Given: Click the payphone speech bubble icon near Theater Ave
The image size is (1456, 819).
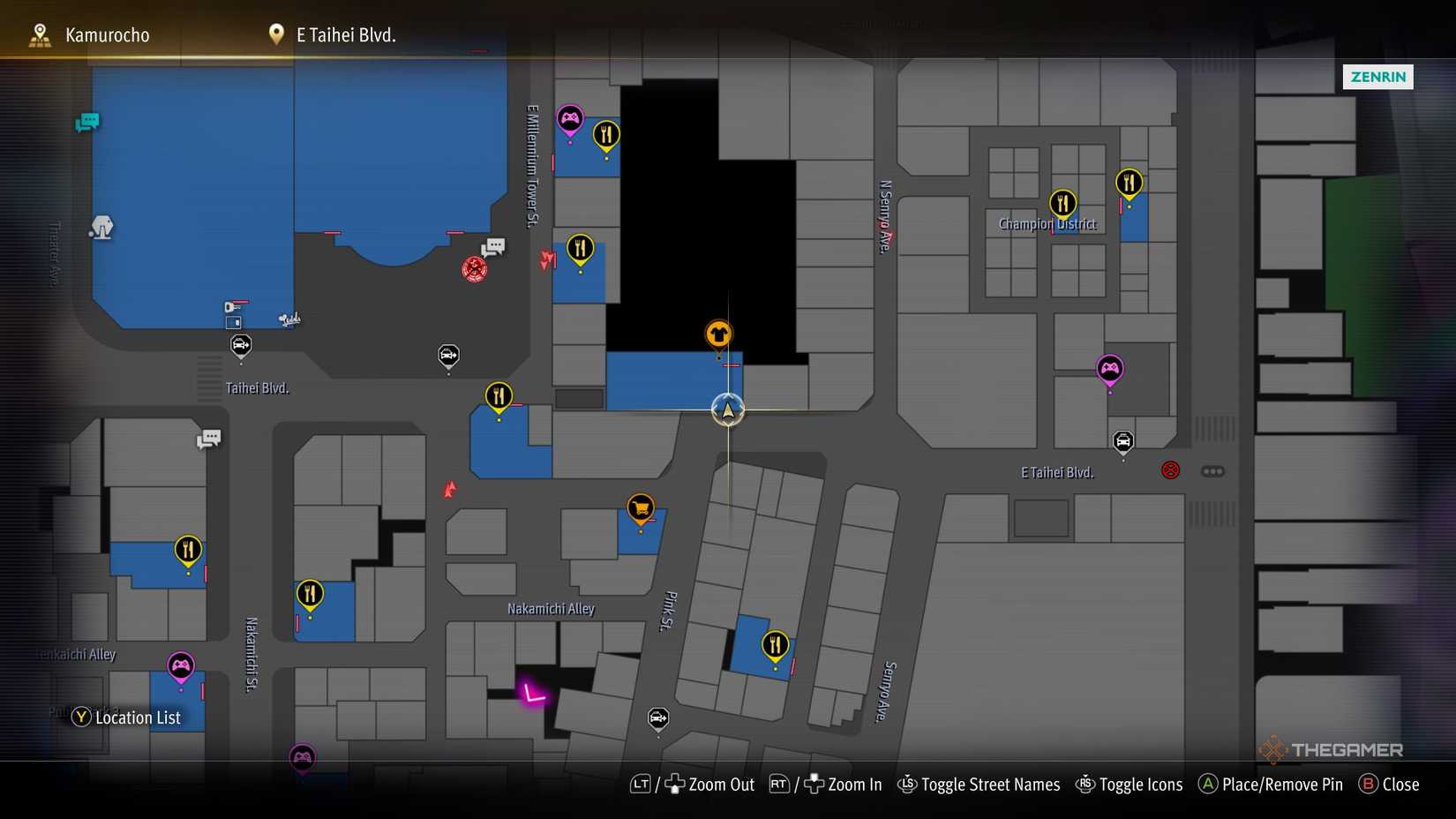Looking at the screenshot, I should point(87,123).
